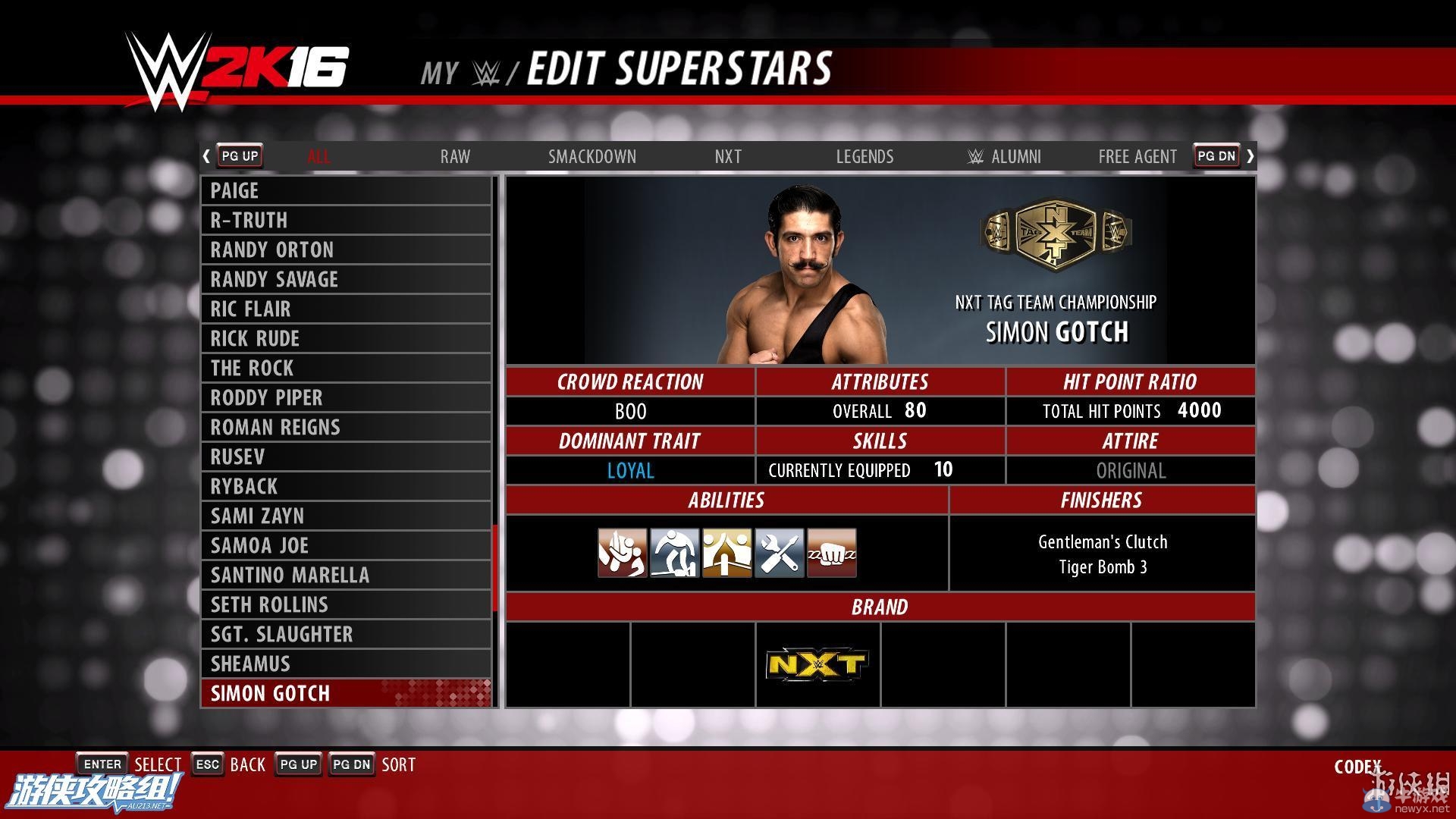Viewport: 1456px width, 819px height.
Task: Select the chained fist ability icon
Action: click(x=831, y=552)
